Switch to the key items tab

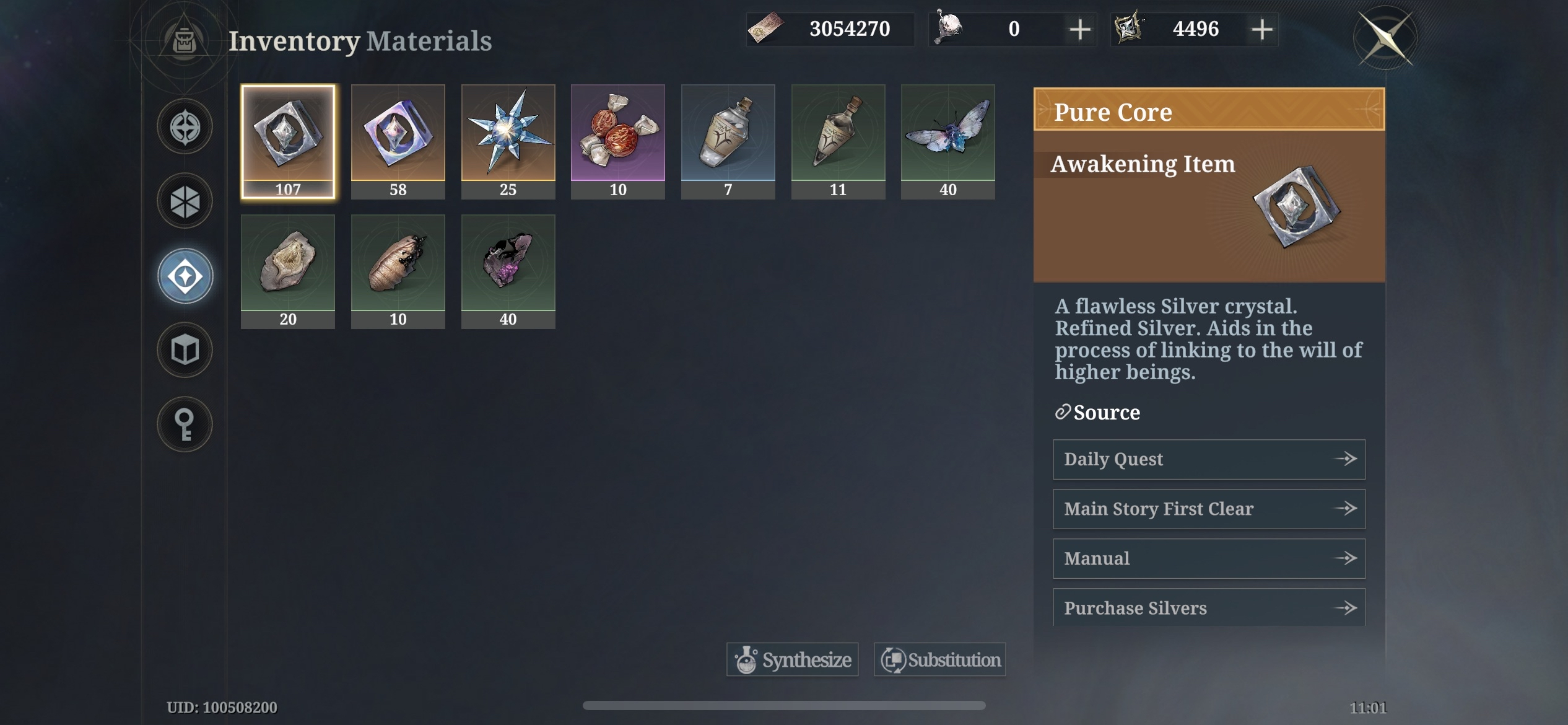pos(185,424)
